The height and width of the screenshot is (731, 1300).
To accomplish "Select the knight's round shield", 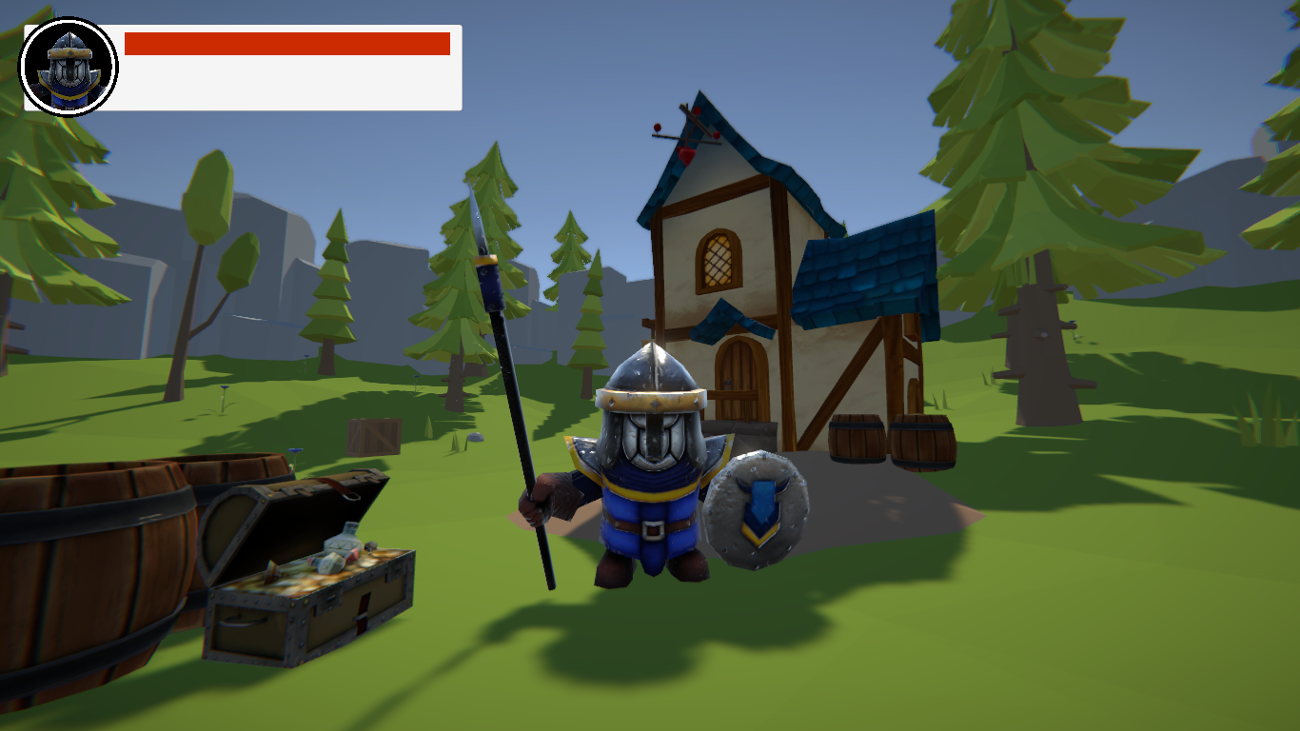I will pos(757,510).
